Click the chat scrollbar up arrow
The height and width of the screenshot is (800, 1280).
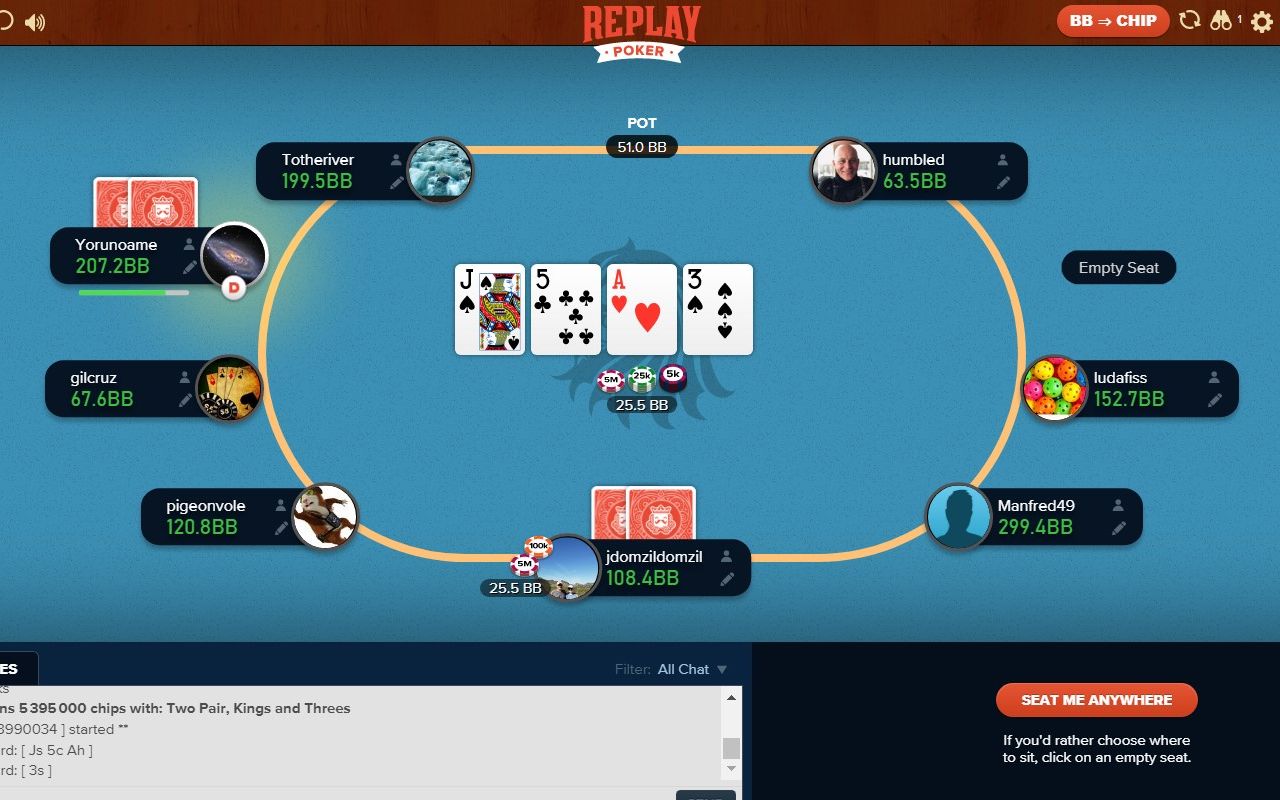(732, 697)
